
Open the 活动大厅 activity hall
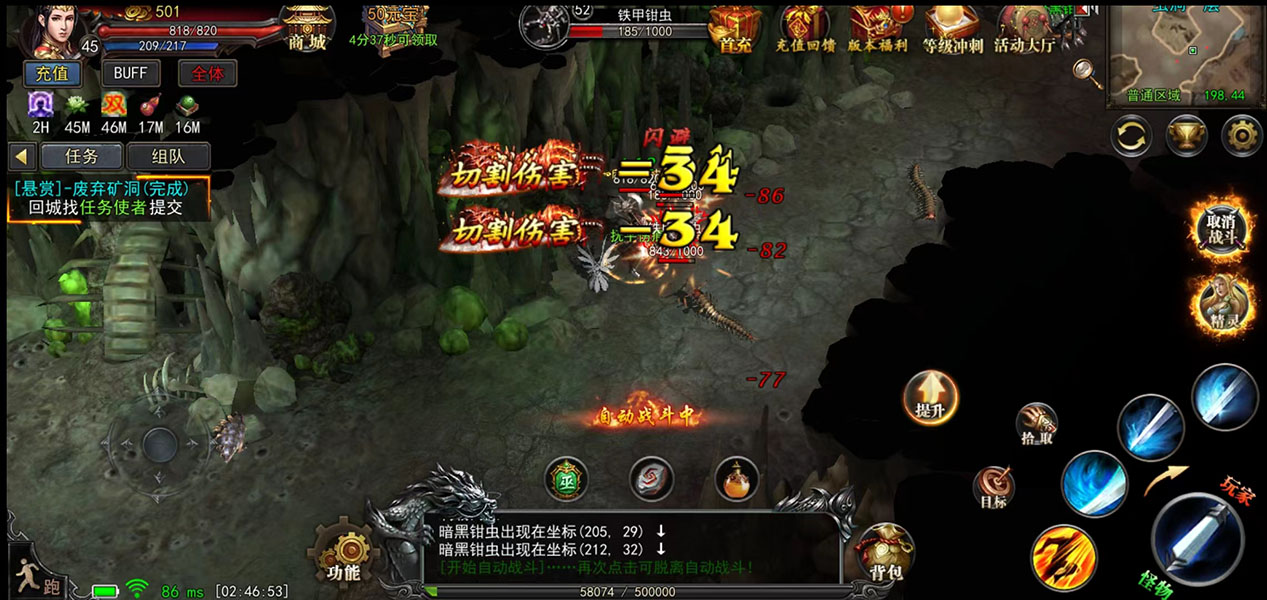(1024, 27)
